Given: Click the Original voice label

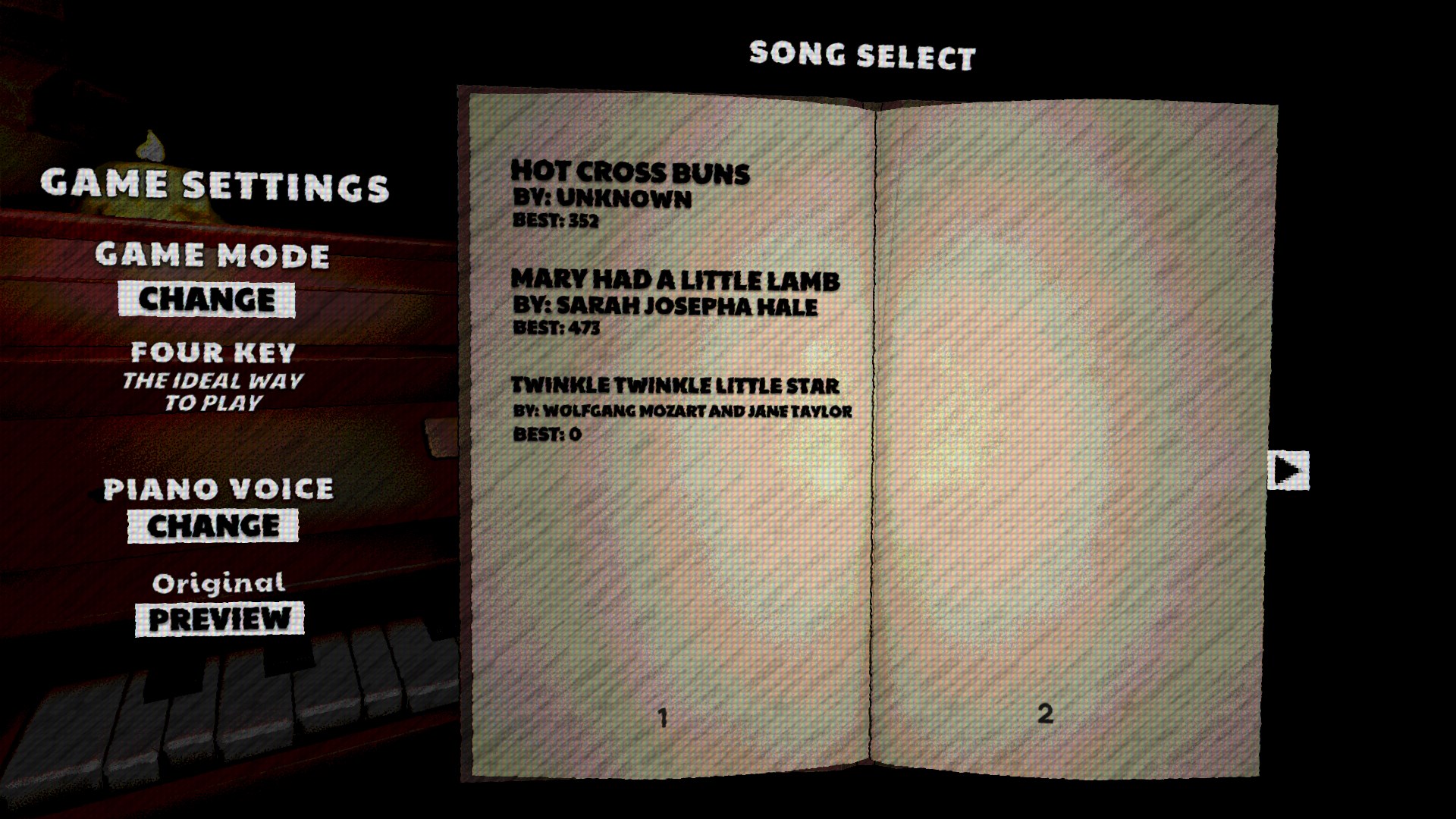Looking at the screenshot, I should tap(220, 582).
